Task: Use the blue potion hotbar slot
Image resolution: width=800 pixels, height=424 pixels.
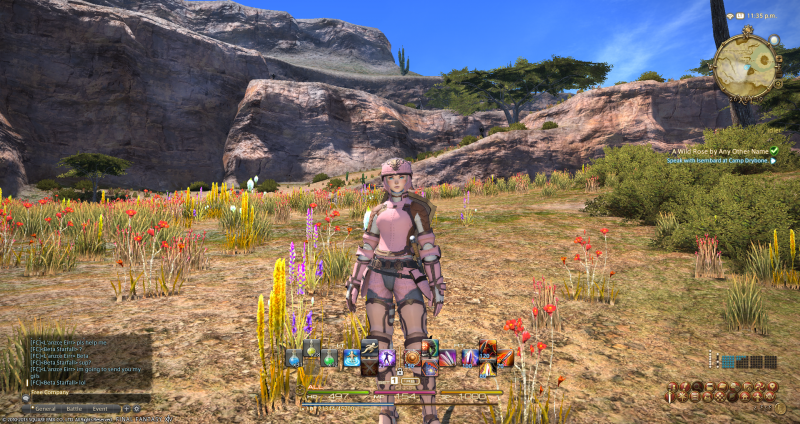Action: tap(293, 358)
